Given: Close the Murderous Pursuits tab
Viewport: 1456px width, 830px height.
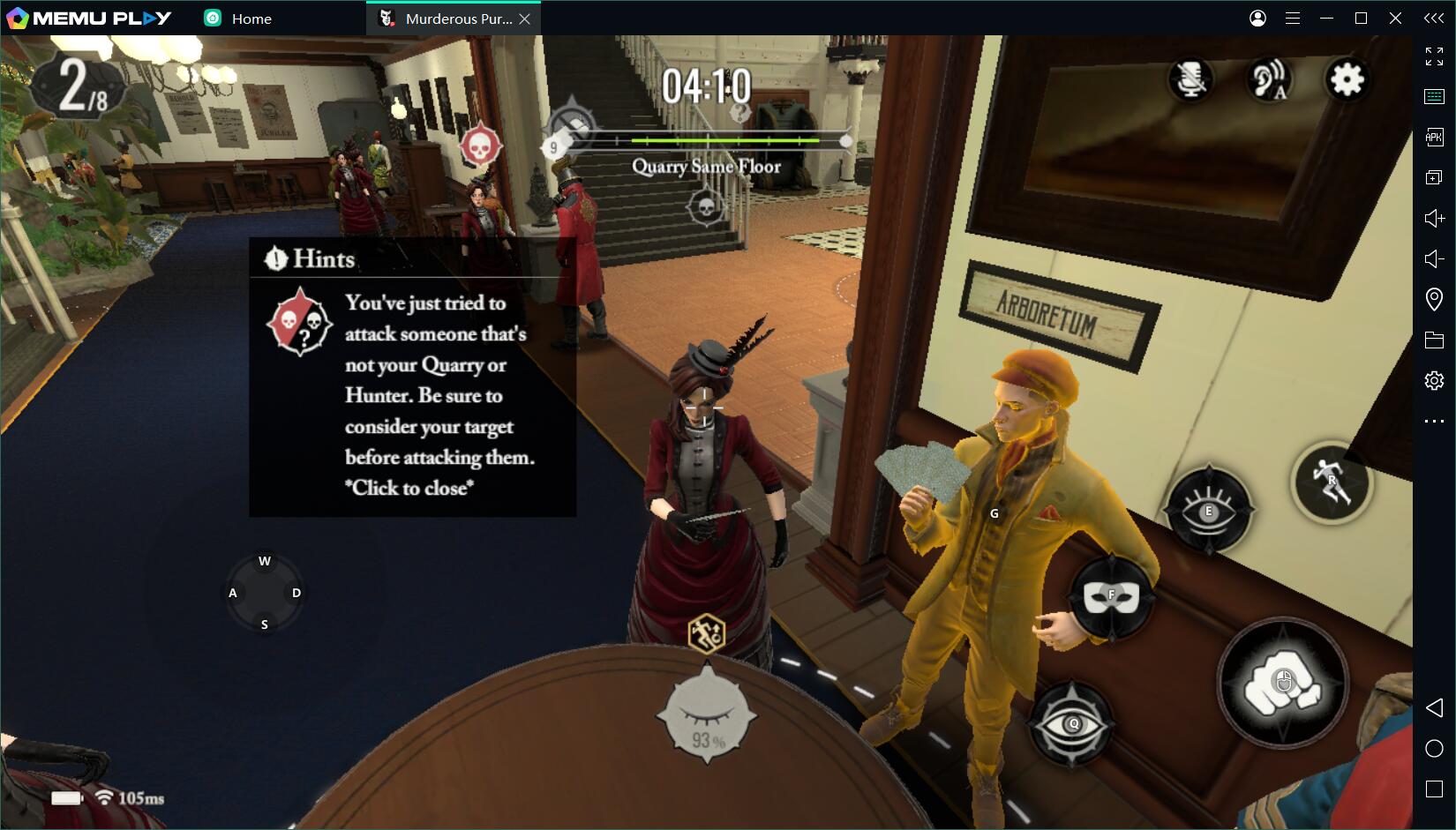Looking at the screenshot, I should pos(525,19).
